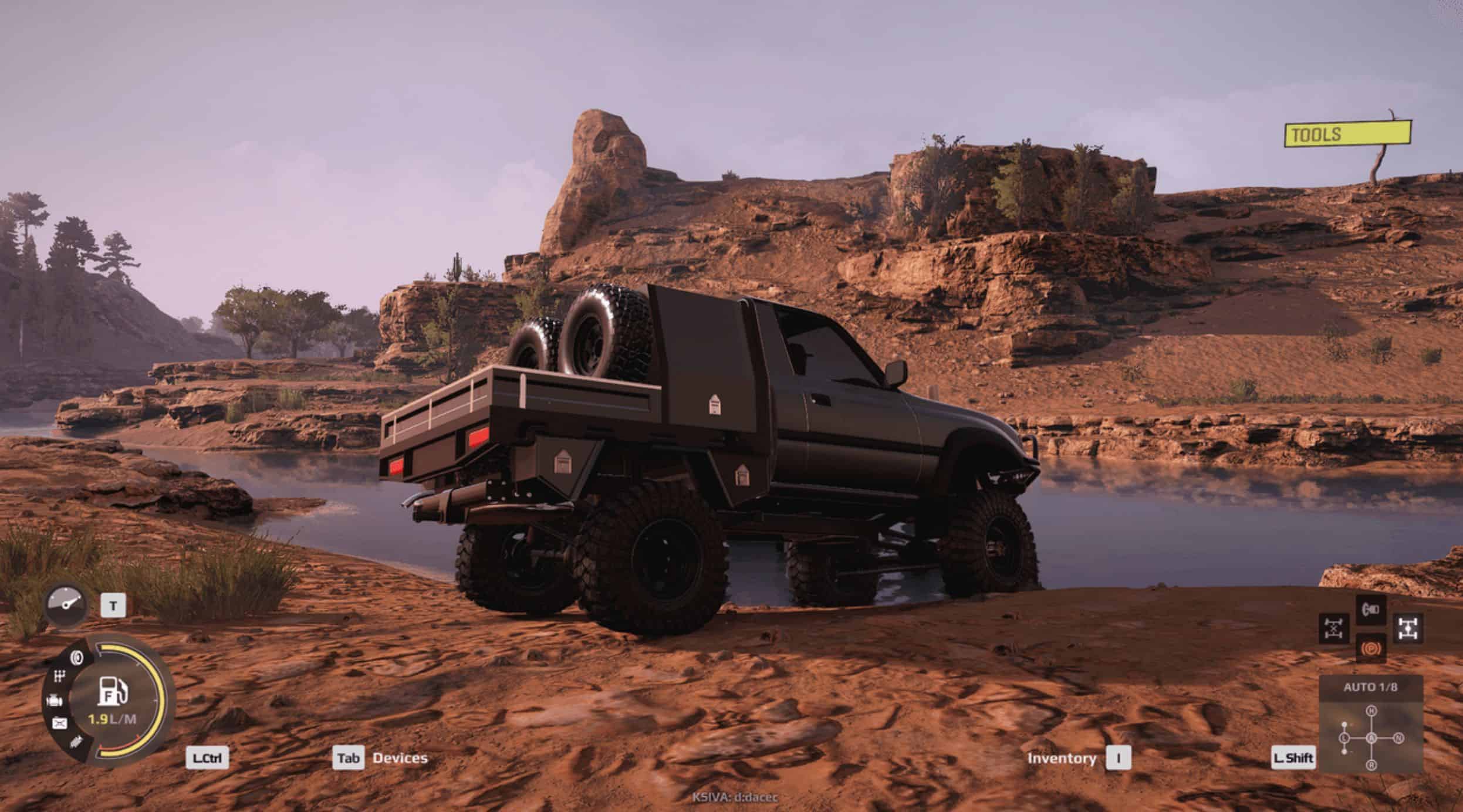Click the tire pressure gauge icon
This screenshot has height=812, width=1463.
[x=66, y=606]
